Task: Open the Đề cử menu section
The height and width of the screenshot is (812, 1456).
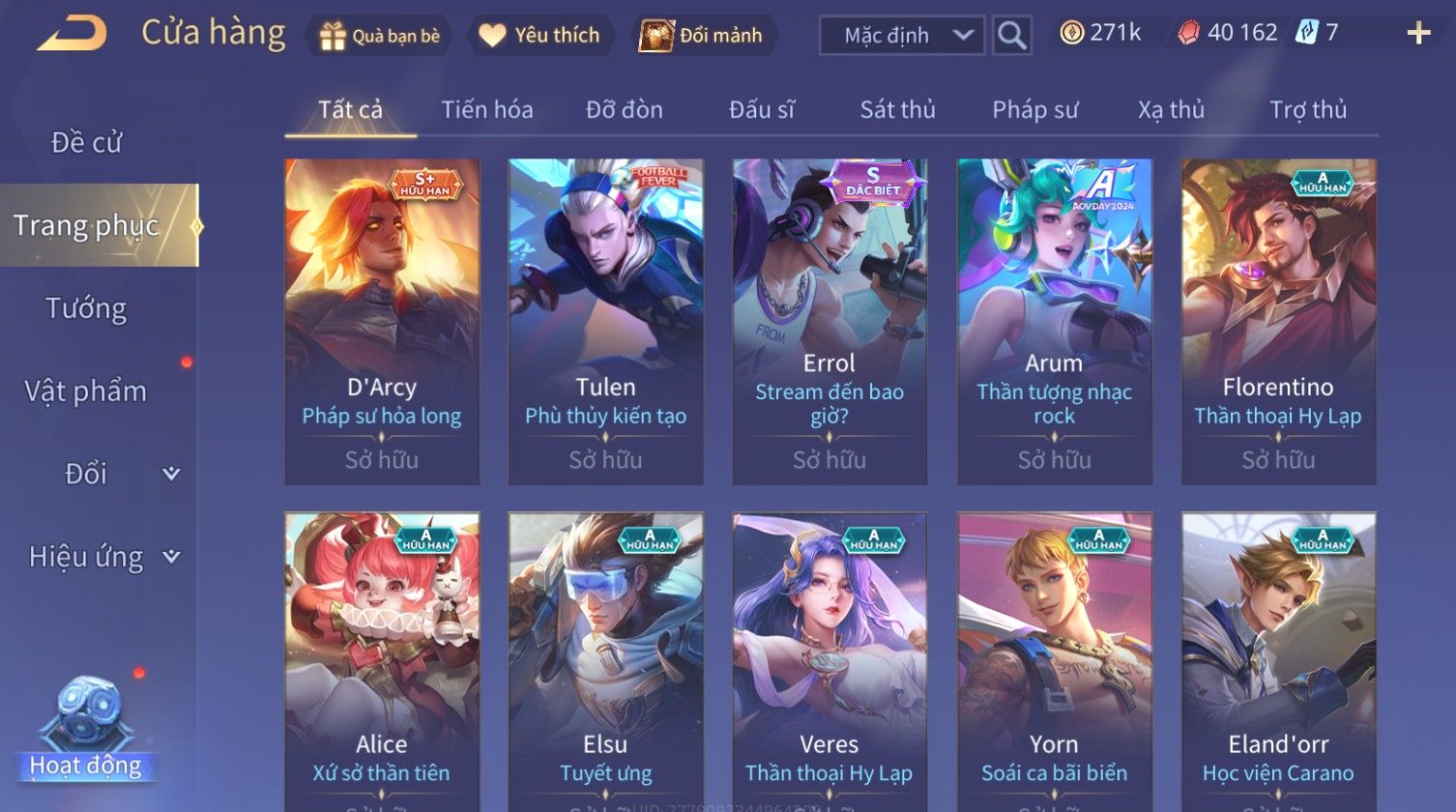Action: pos(87,142)
